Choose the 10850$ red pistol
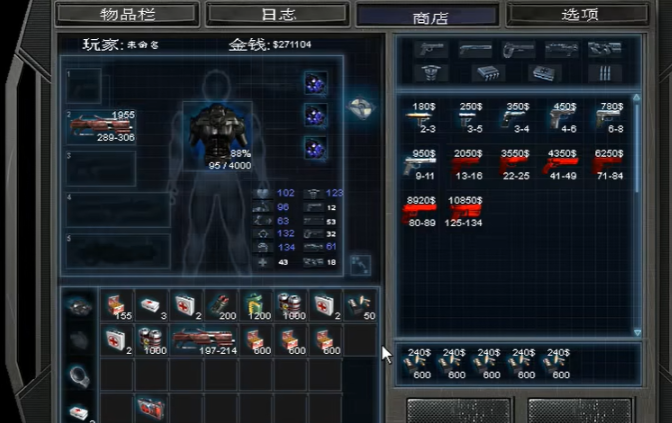This screenshot has width=672, height=423. coord(467,212)
